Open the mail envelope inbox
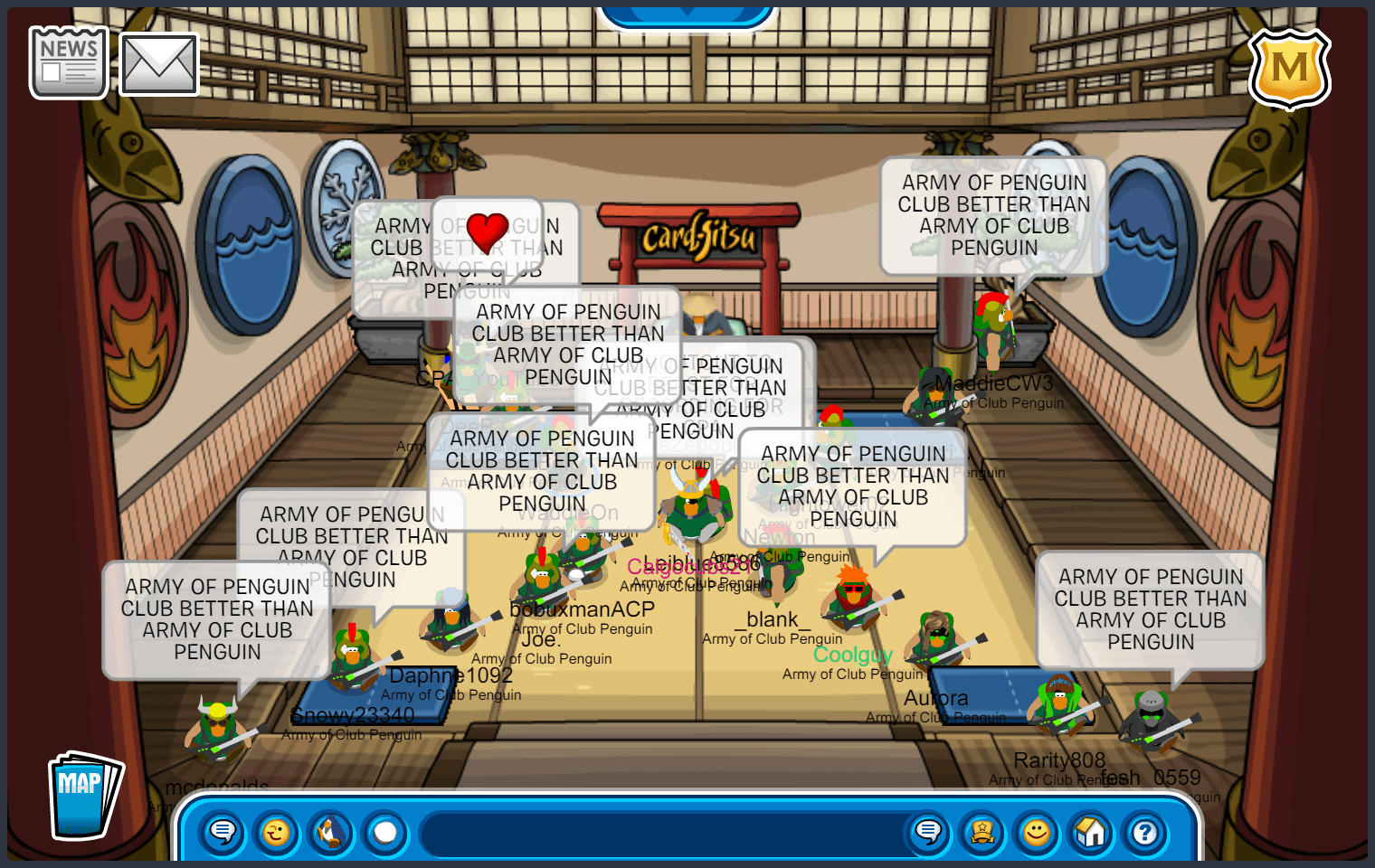This screenshot has width=1375, height=868. [x=159, y=64]
